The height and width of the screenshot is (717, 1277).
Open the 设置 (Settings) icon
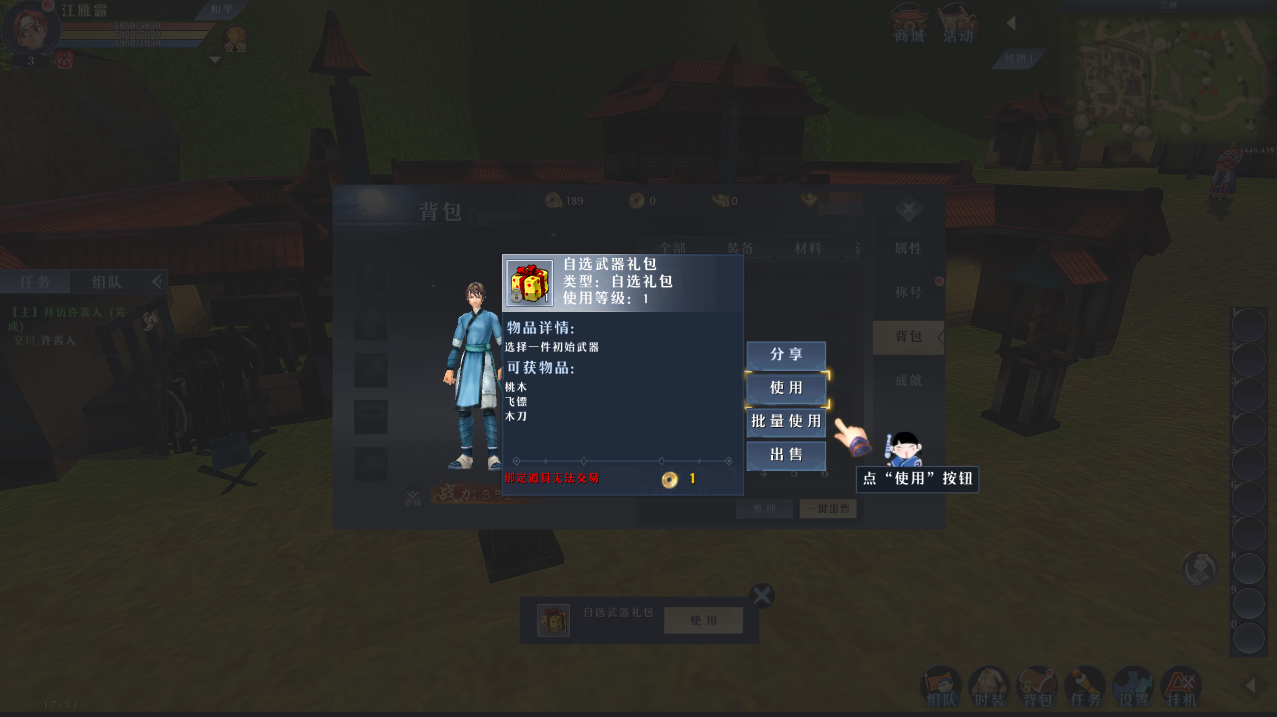(x=1133, y=687)
